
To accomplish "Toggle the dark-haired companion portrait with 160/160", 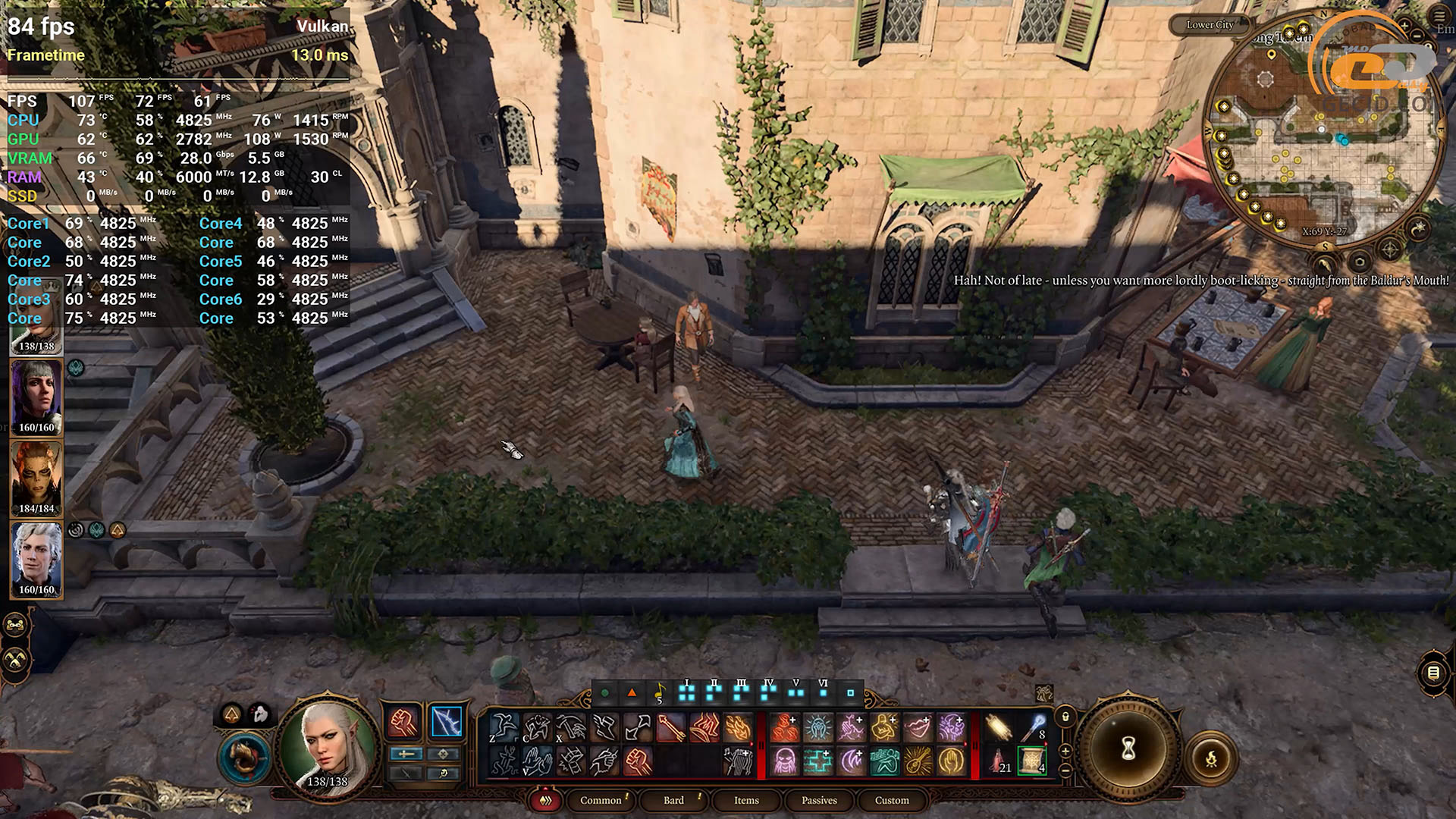I will click(x=36, y=397).
